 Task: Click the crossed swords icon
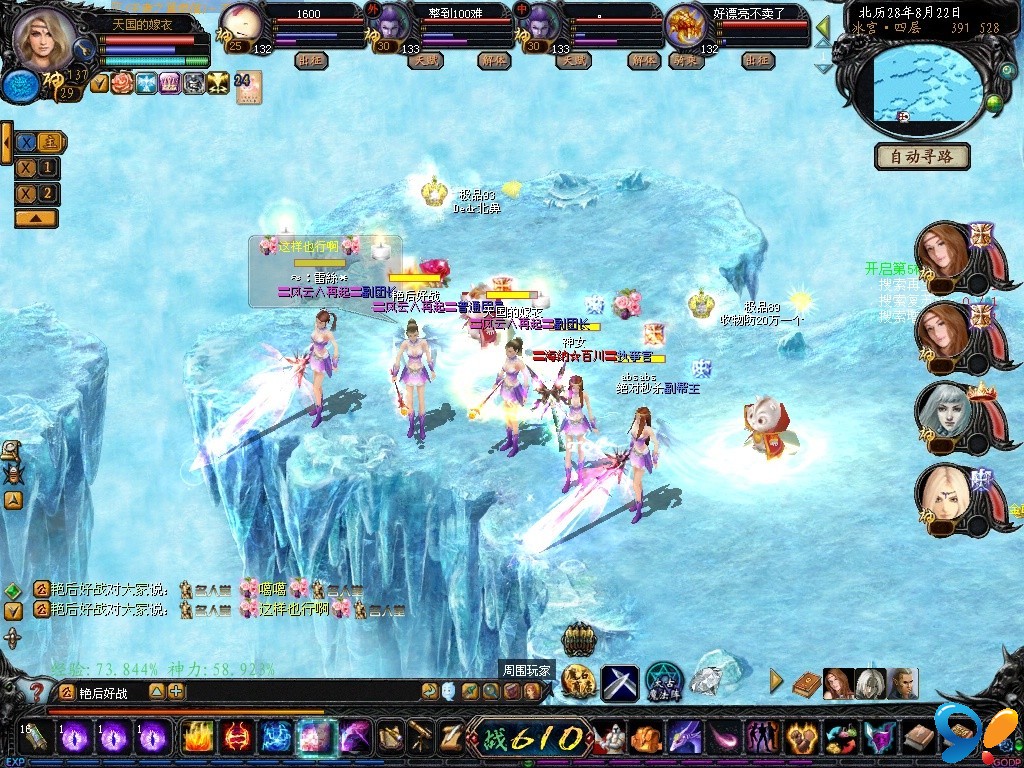(619, 682)
